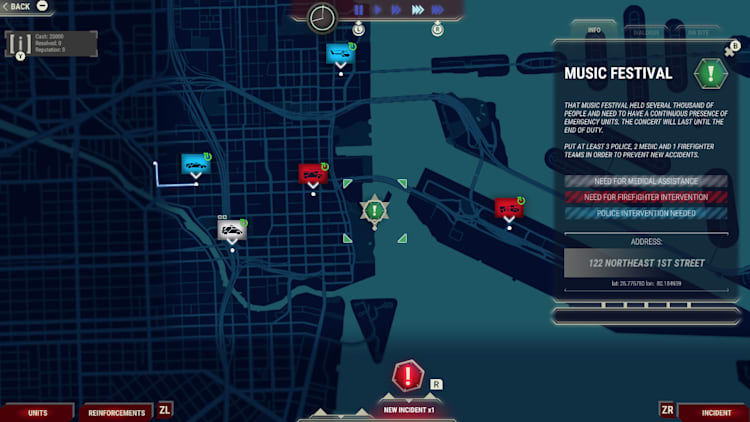The height and width of the screenshot is (422, 750).
Task: Select the red fire truck east of the festival
Action: pyautogui.click(x=508, y=208)
